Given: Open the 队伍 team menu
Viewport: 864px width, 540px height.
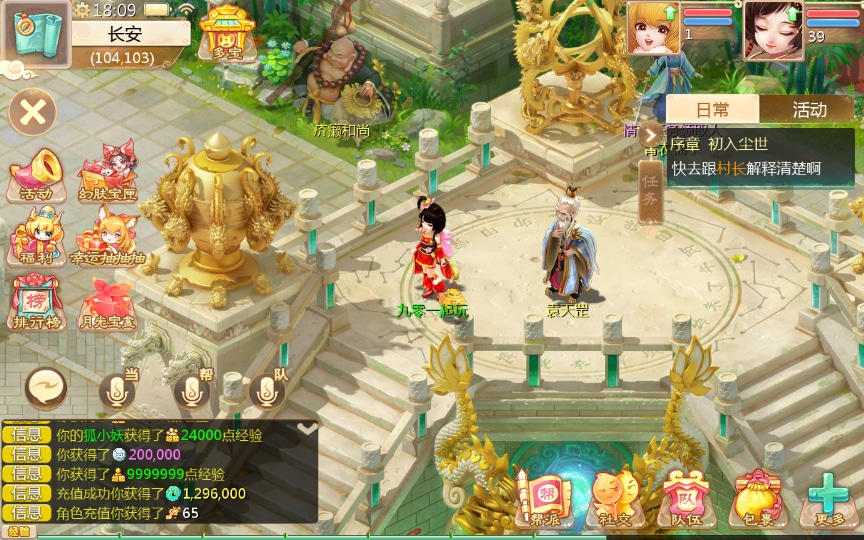Looking at the screenshot, I should (x=684, y=497).
